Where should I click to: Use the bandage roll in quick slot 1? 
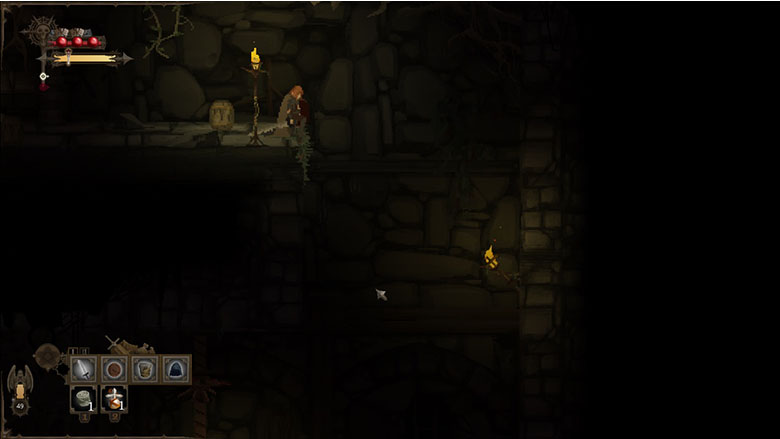tap(84, 399)
